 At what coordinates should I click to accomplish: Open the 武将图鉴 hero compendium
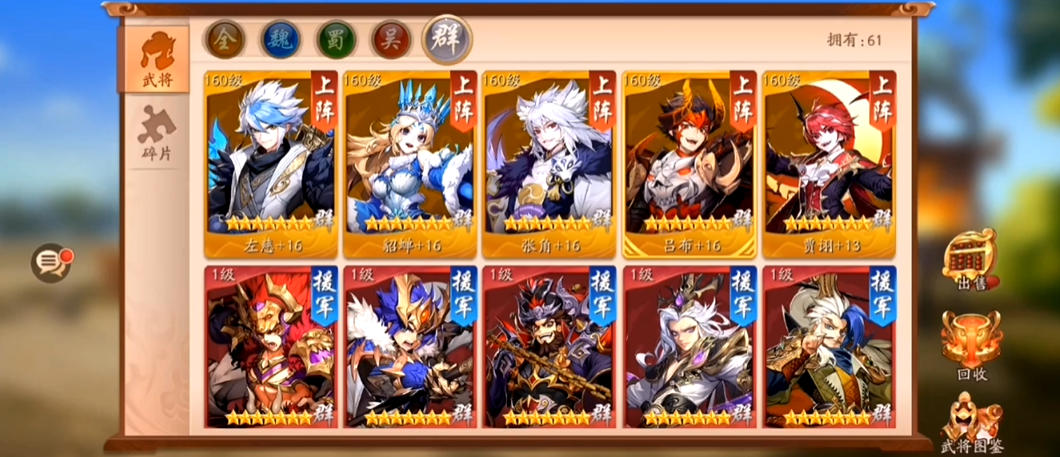pos(971,422)
